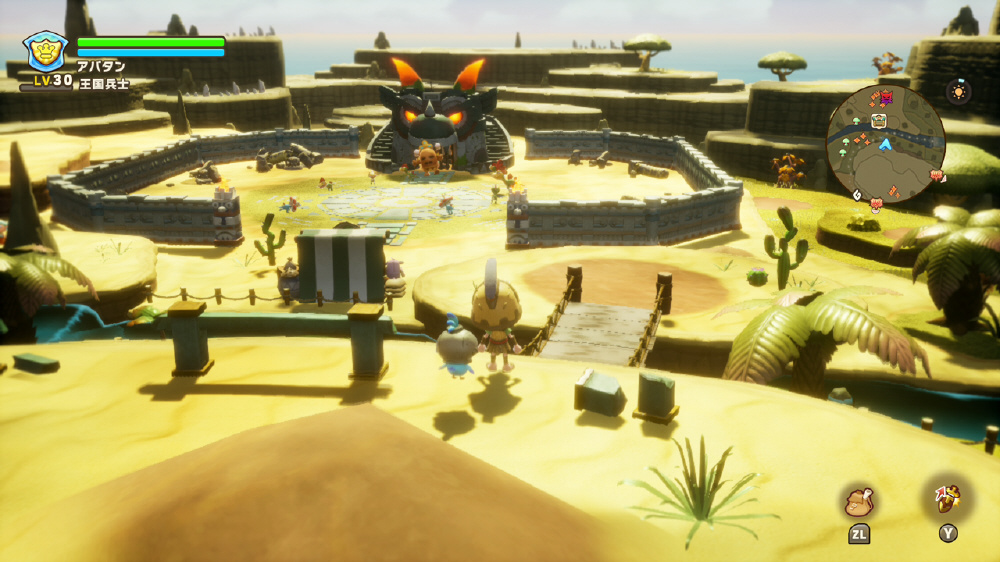Click the crown shield class emblem

pyautogui.click(x=46, y=50)
